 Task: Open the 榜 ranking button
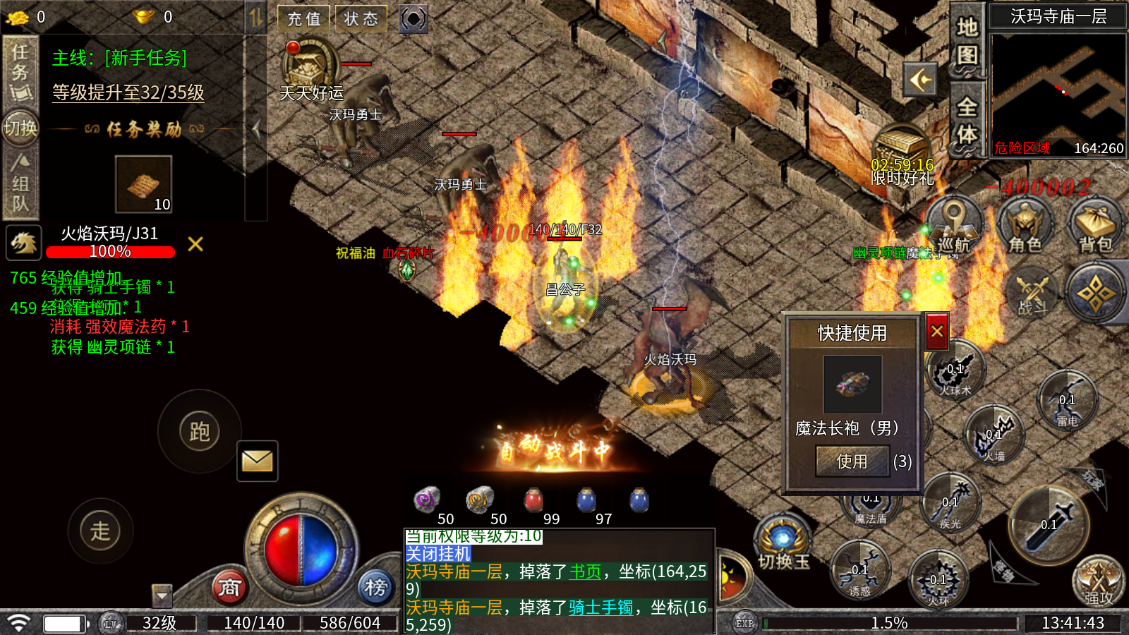(375, 587)
